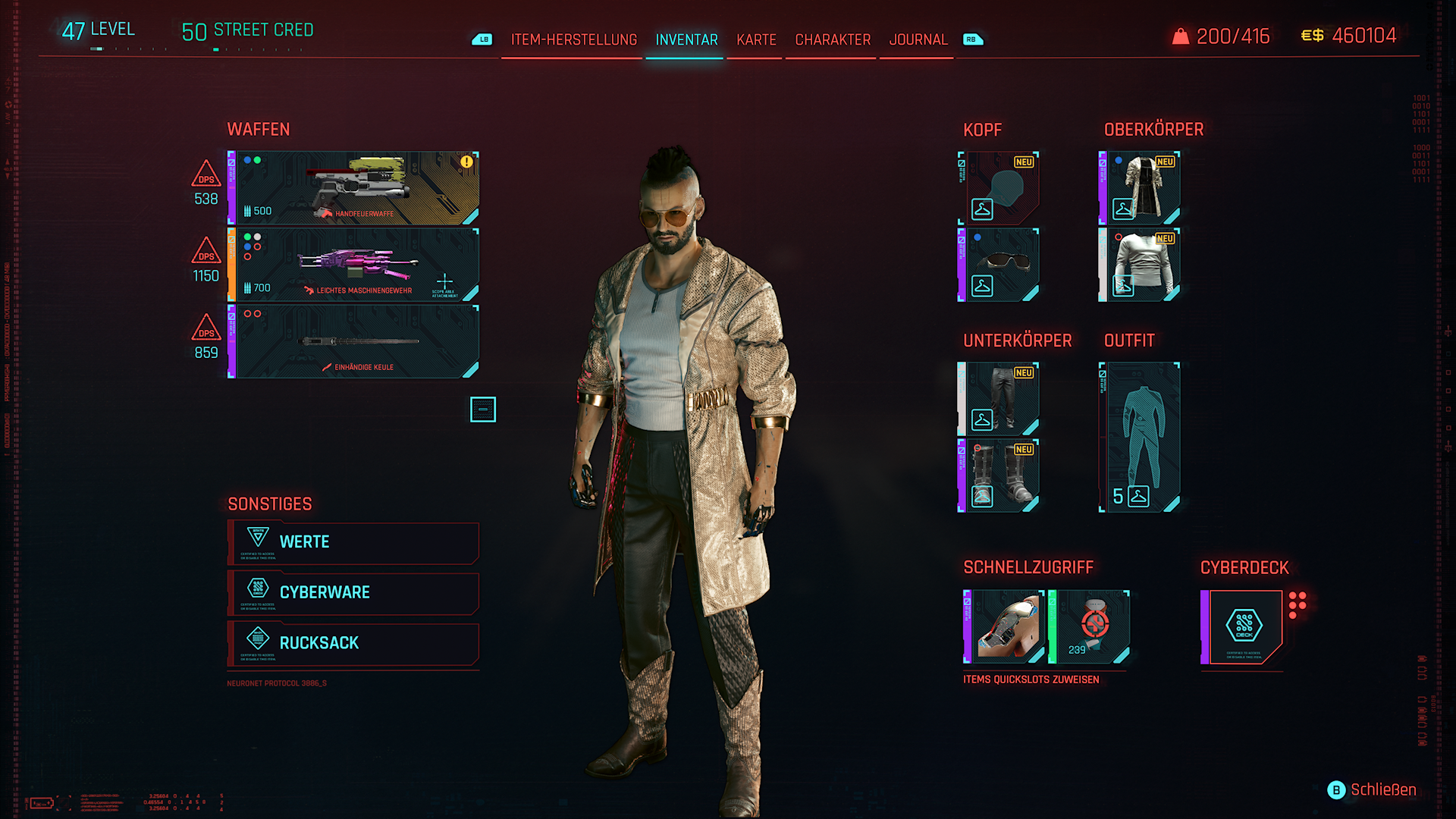Click the carry weight icon showing 200/416

point(1181,35)
